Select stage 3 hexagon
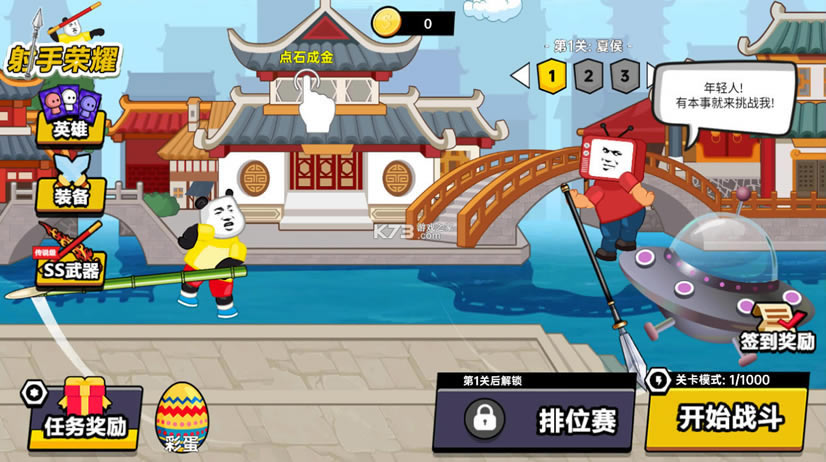This screenshot has height=462, width=826. 626,75
